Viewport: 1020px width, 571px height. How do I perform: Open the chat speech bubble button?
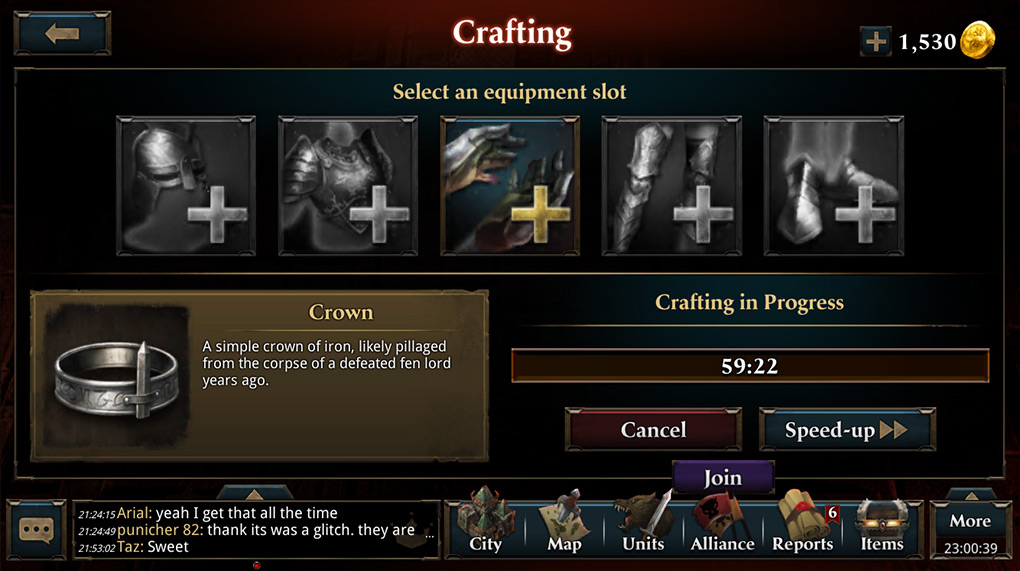tap(37, 529)
